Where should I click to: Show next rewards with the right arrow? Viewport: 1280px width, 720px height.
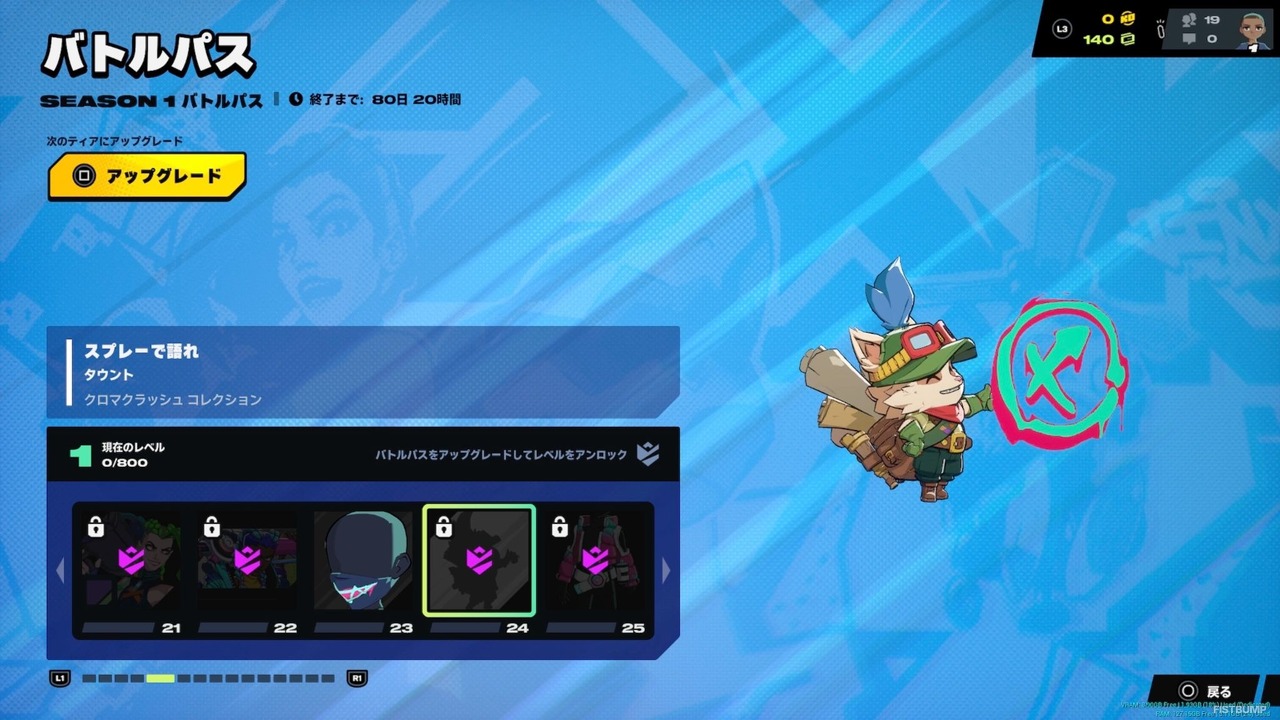pyautogui.click(x=667, y=570)
